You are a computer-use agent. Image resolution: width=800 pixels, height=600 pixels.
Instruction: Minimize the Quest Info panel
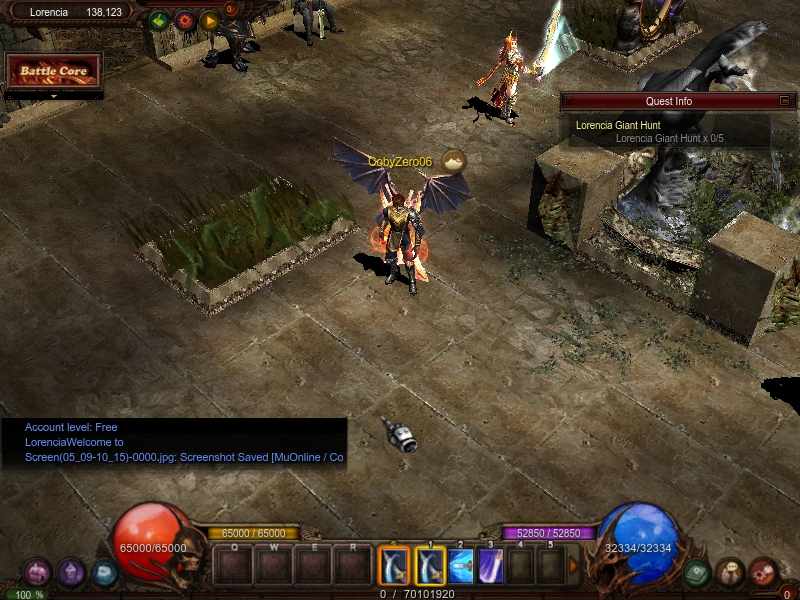tap(785, 101)
